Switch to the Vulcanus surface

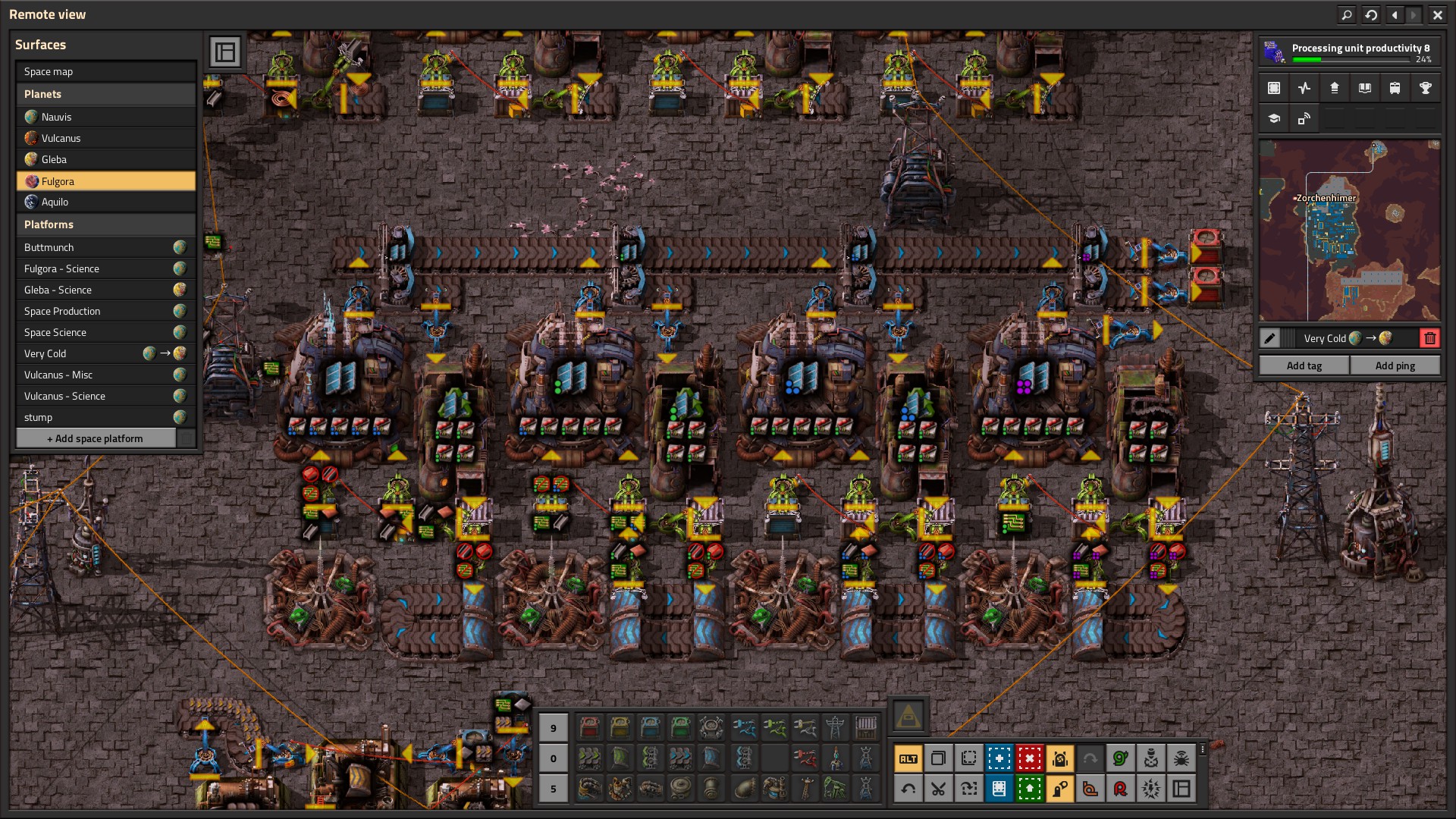point(105,138)
